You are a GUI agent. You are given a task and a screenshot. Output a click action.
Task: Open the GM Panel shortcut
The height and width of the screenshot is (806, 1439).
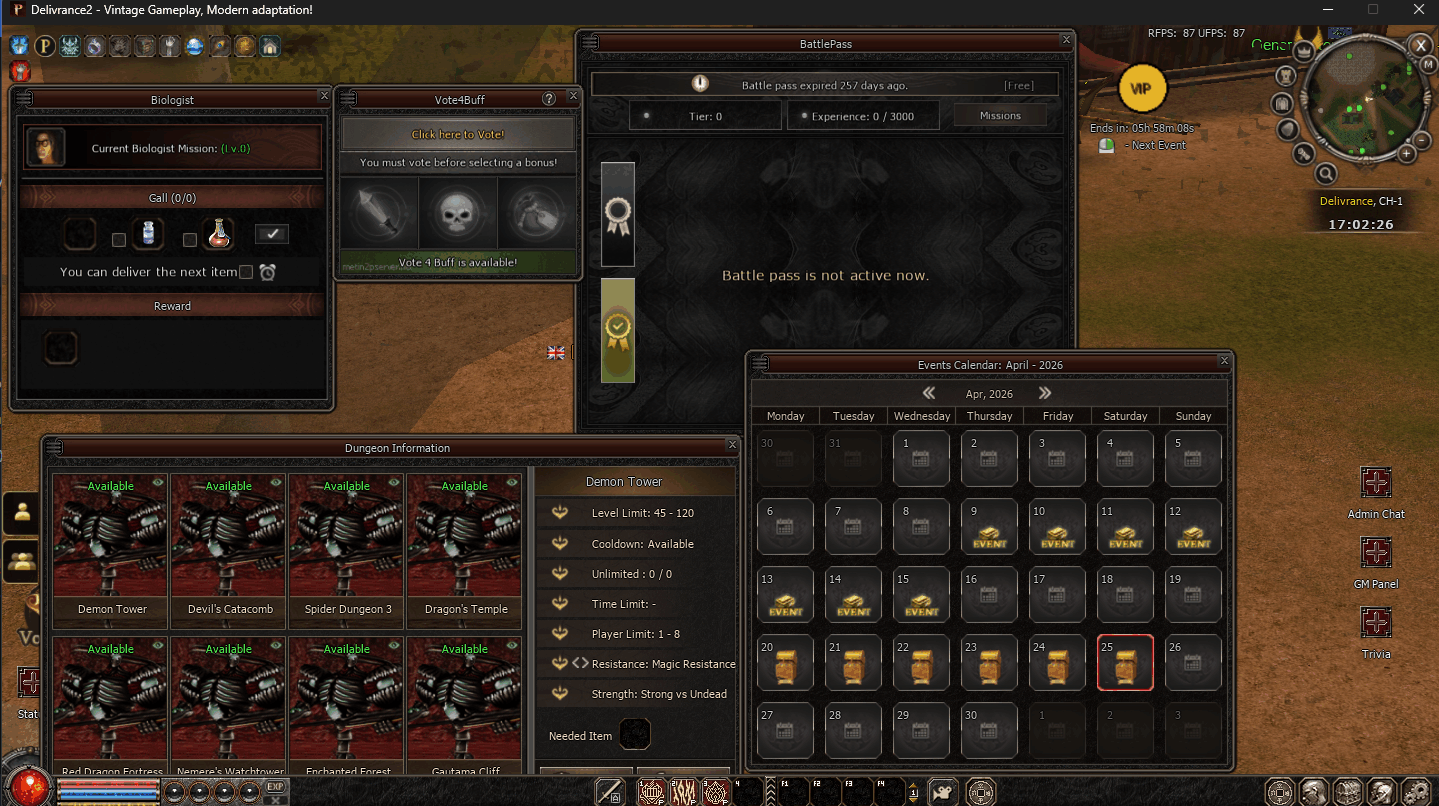(1376, 553)
